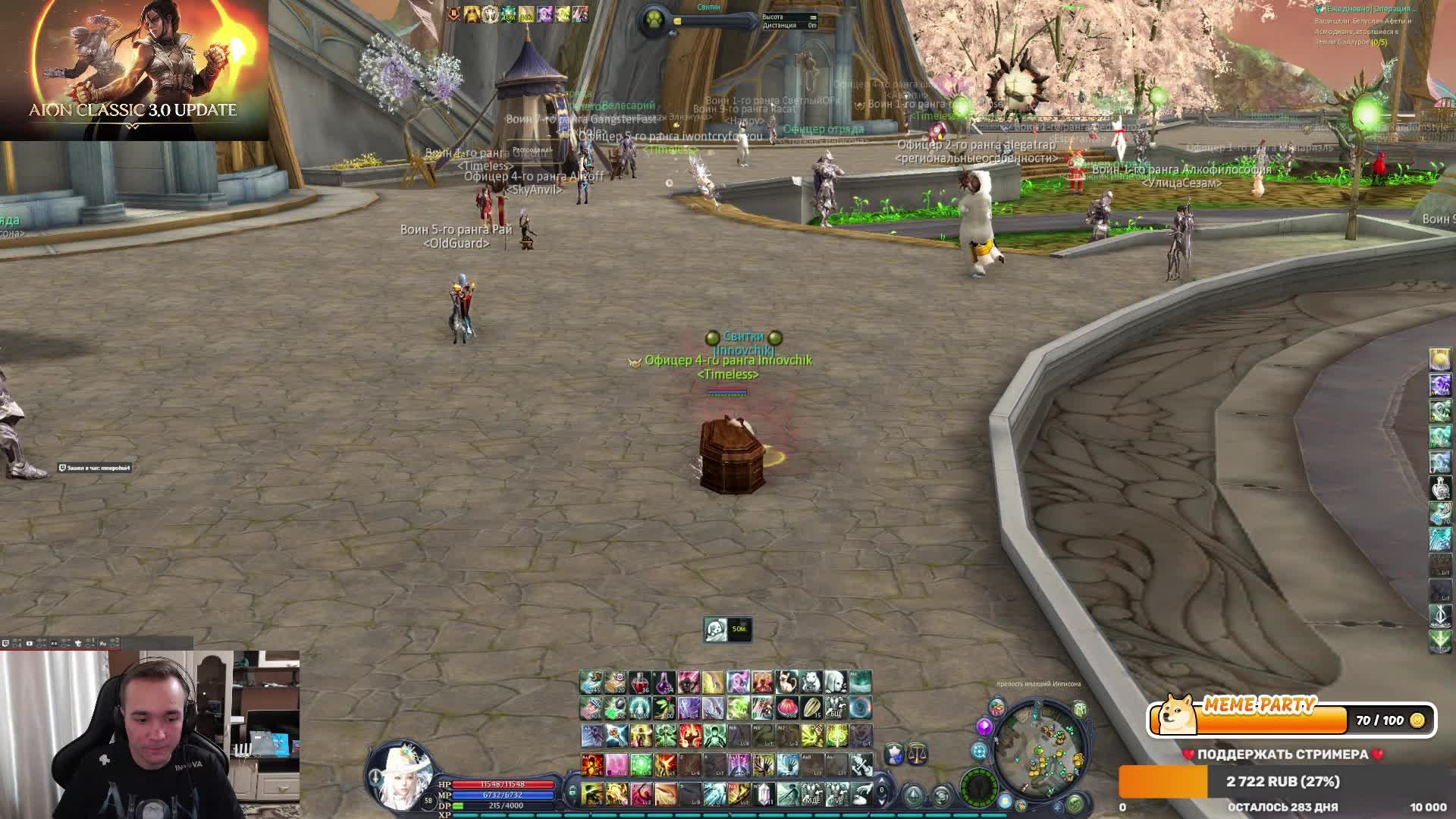The image size is (1456, 819).
Task: Click the magnifier search button beside minimap
Action: click(x=979, y=752)
